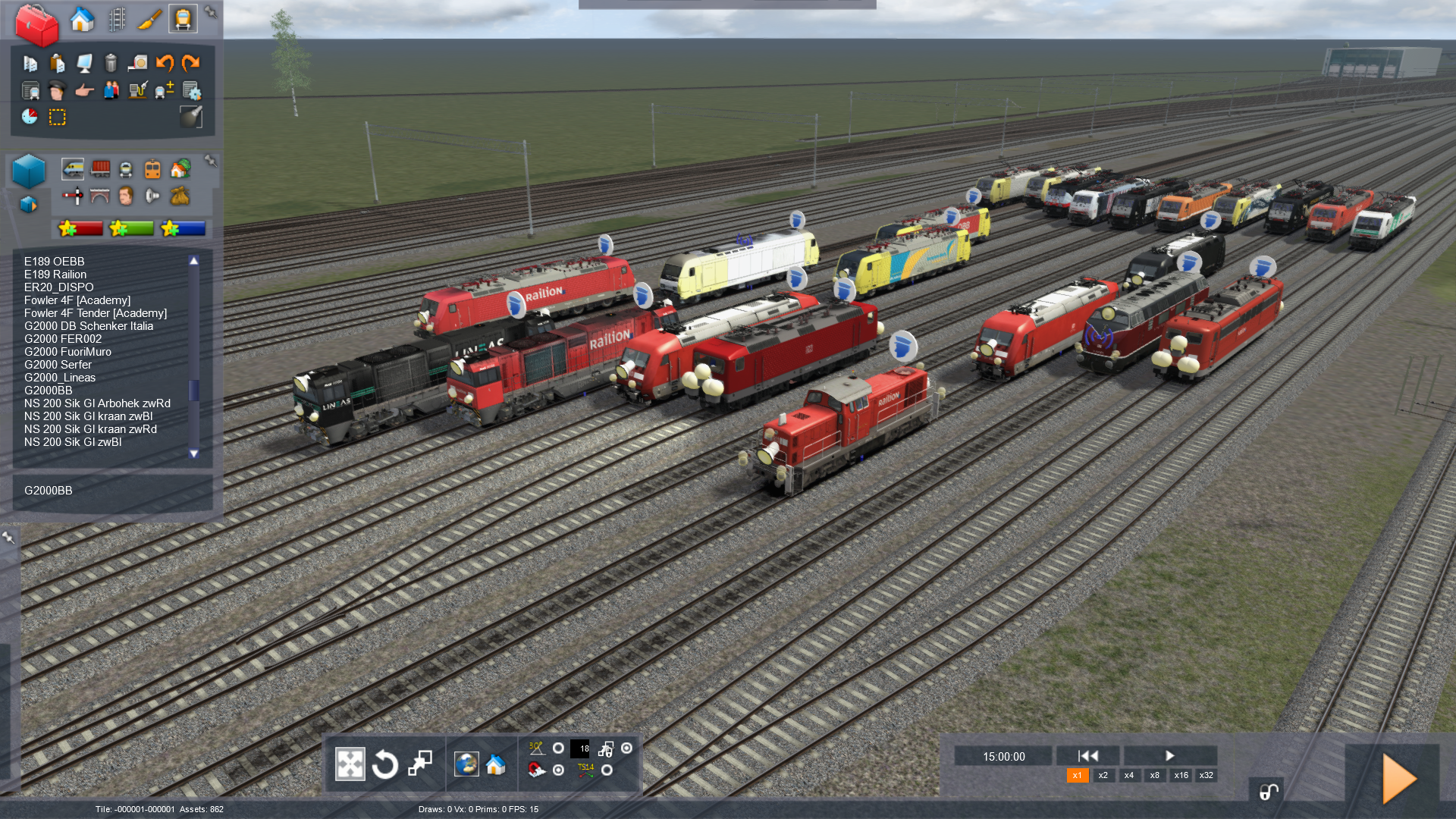Image resolution: width=1456 pixels, height=819 pixels.
Task: Open the driver icon with peaked cap
Action: [x=57, y=91]
